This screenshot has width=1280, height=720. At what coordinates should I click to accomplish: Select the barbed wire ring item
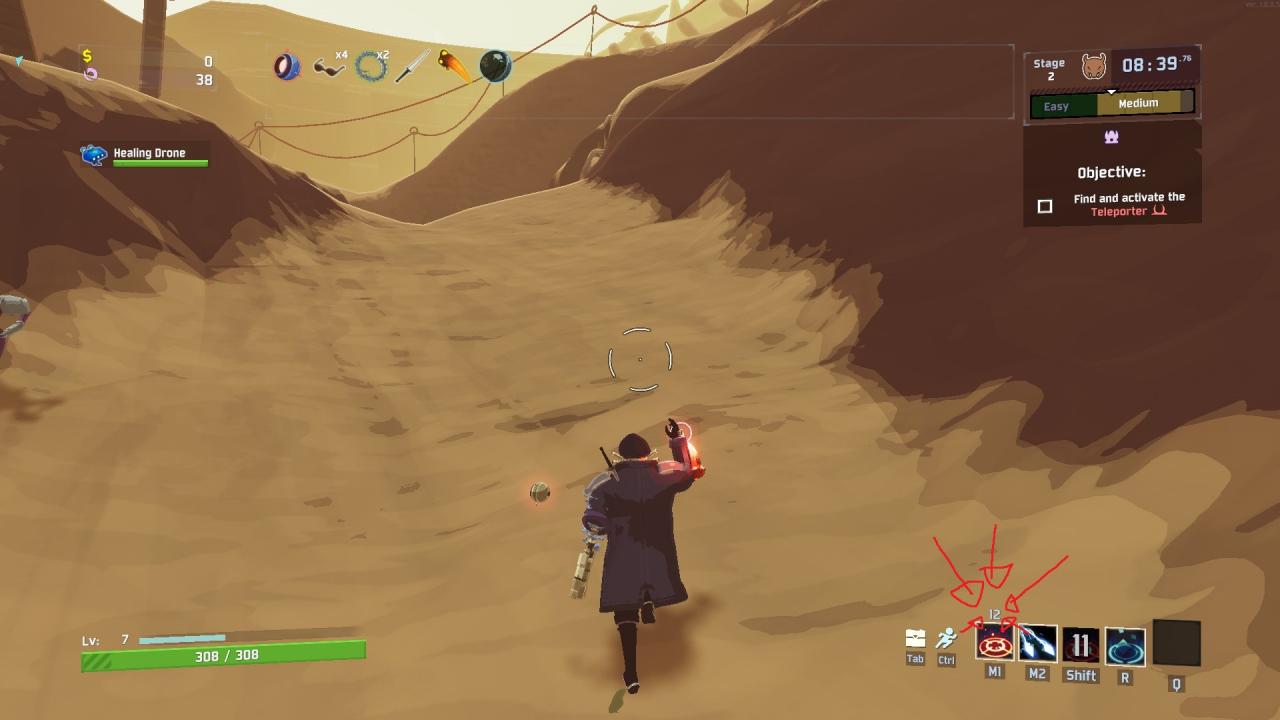(x=371, y=67)
